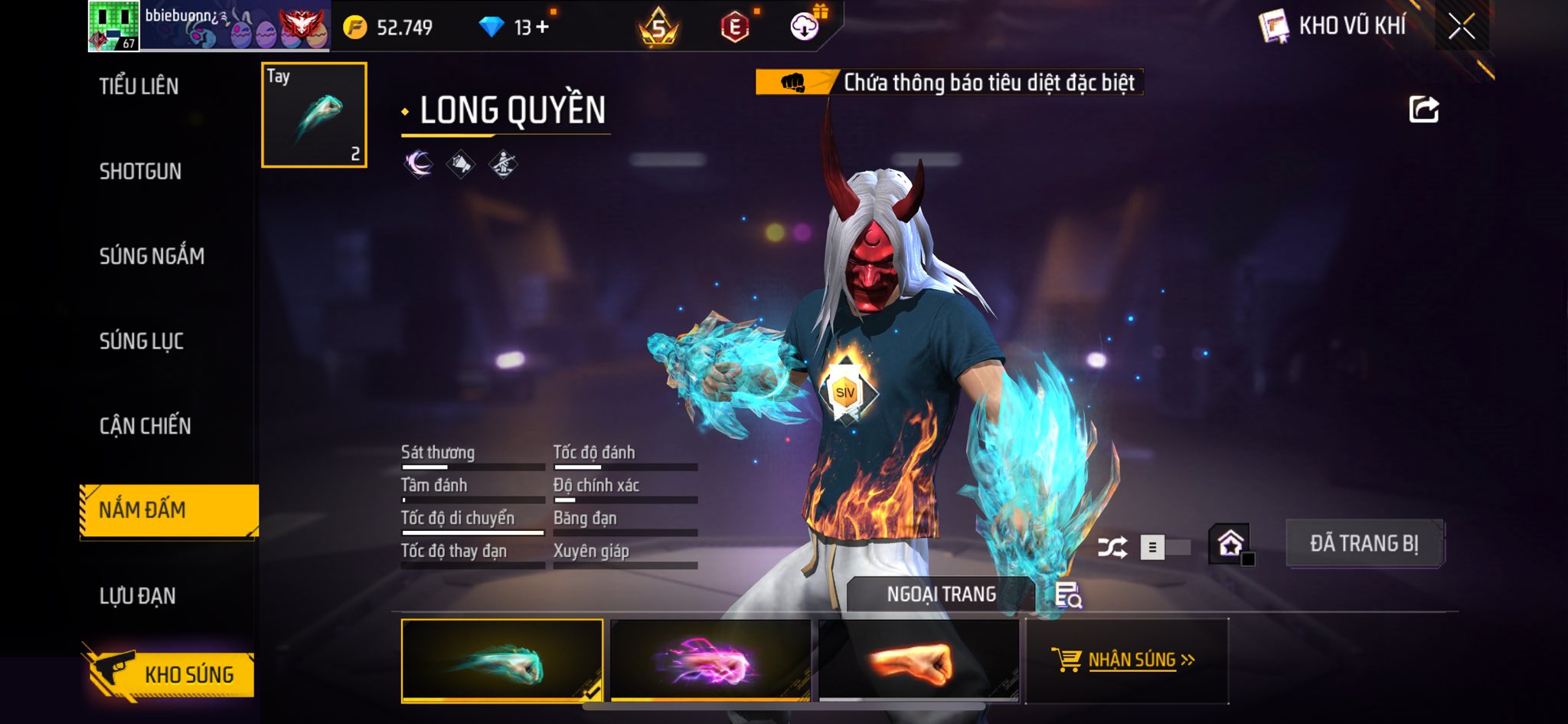
Task: Choose the teal dragon fist skin
Action: (502, 660)
